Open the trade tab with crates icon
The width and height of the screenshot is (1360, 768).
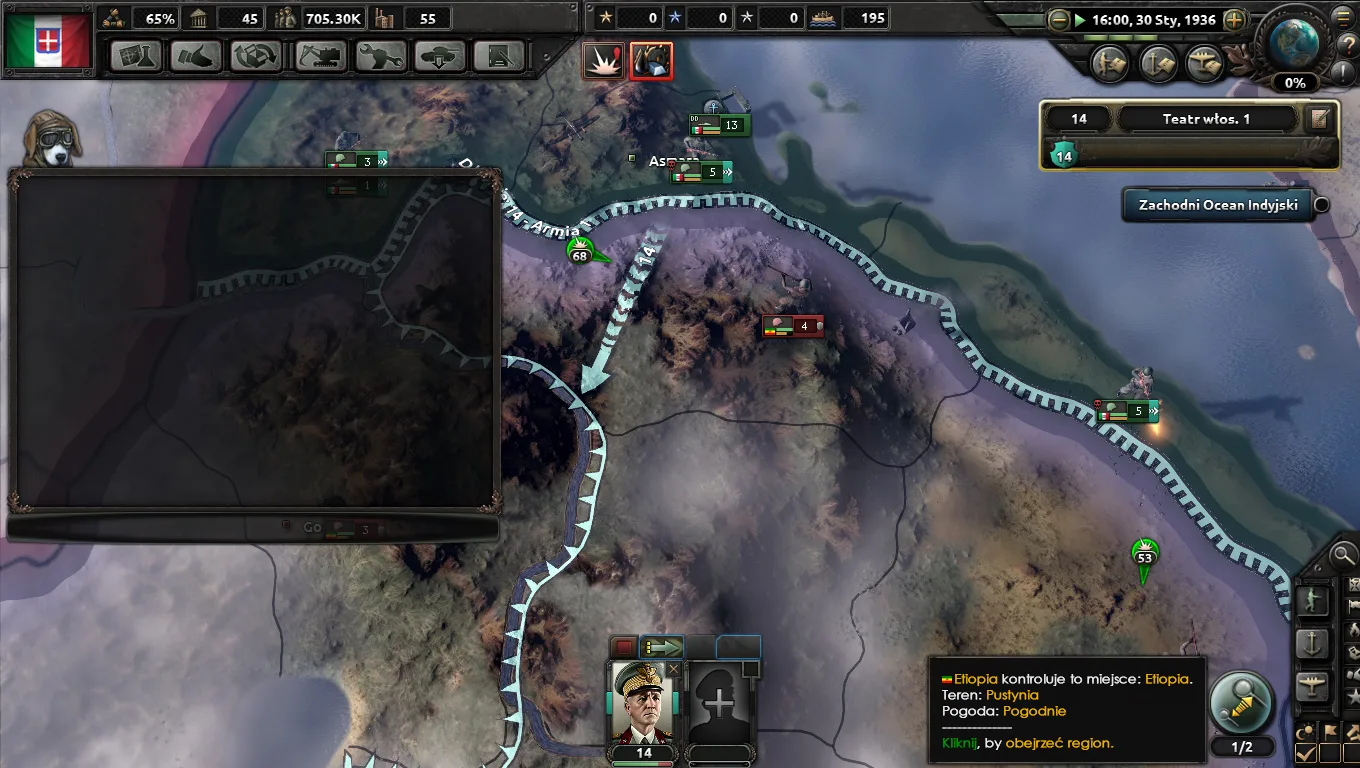pyautogui.click(x=256, y=56)
